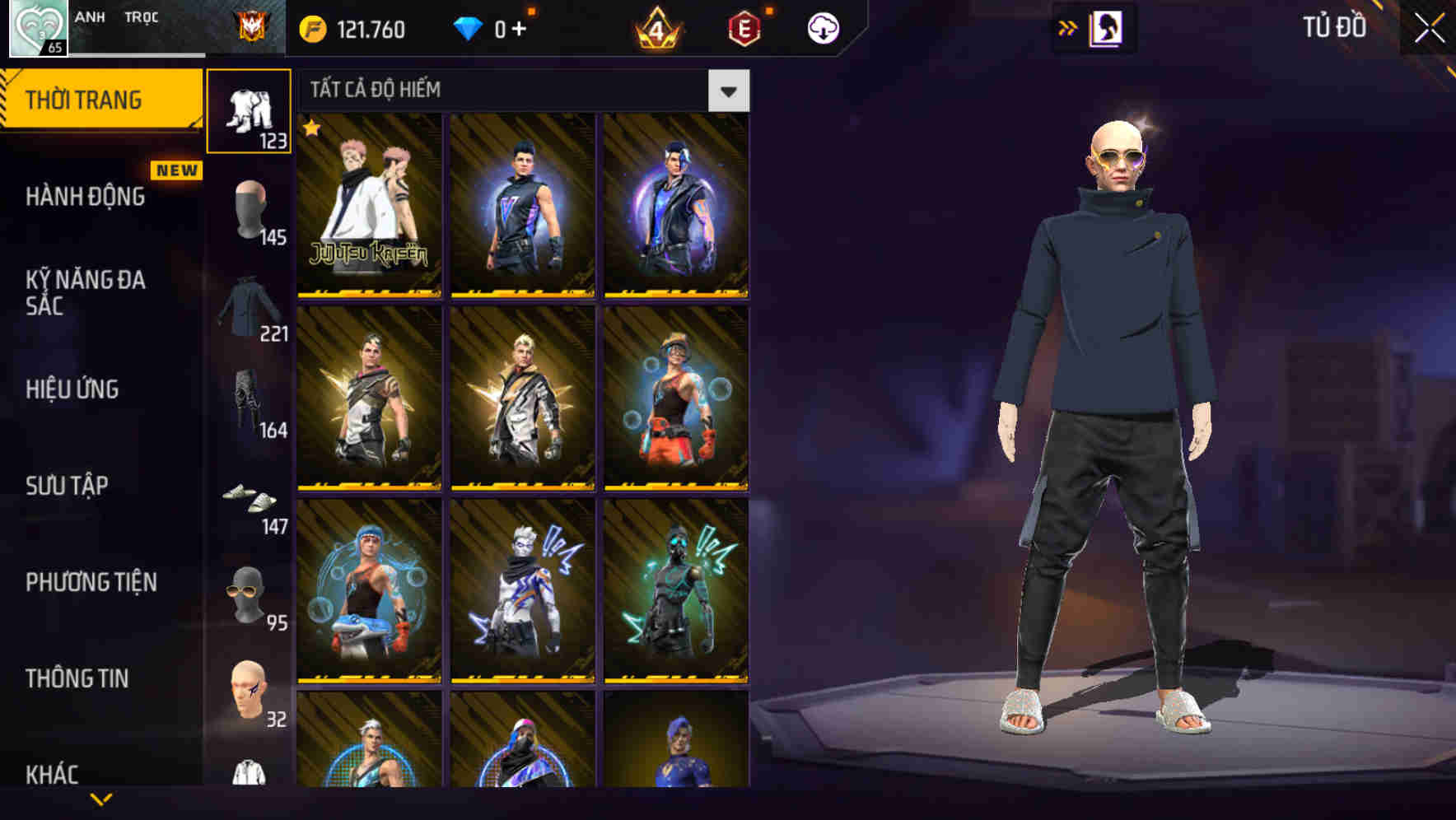Expand more categories with the bottom chevron
The width and height of the screenshot is (1456, 820).
(x=101, y=798)
